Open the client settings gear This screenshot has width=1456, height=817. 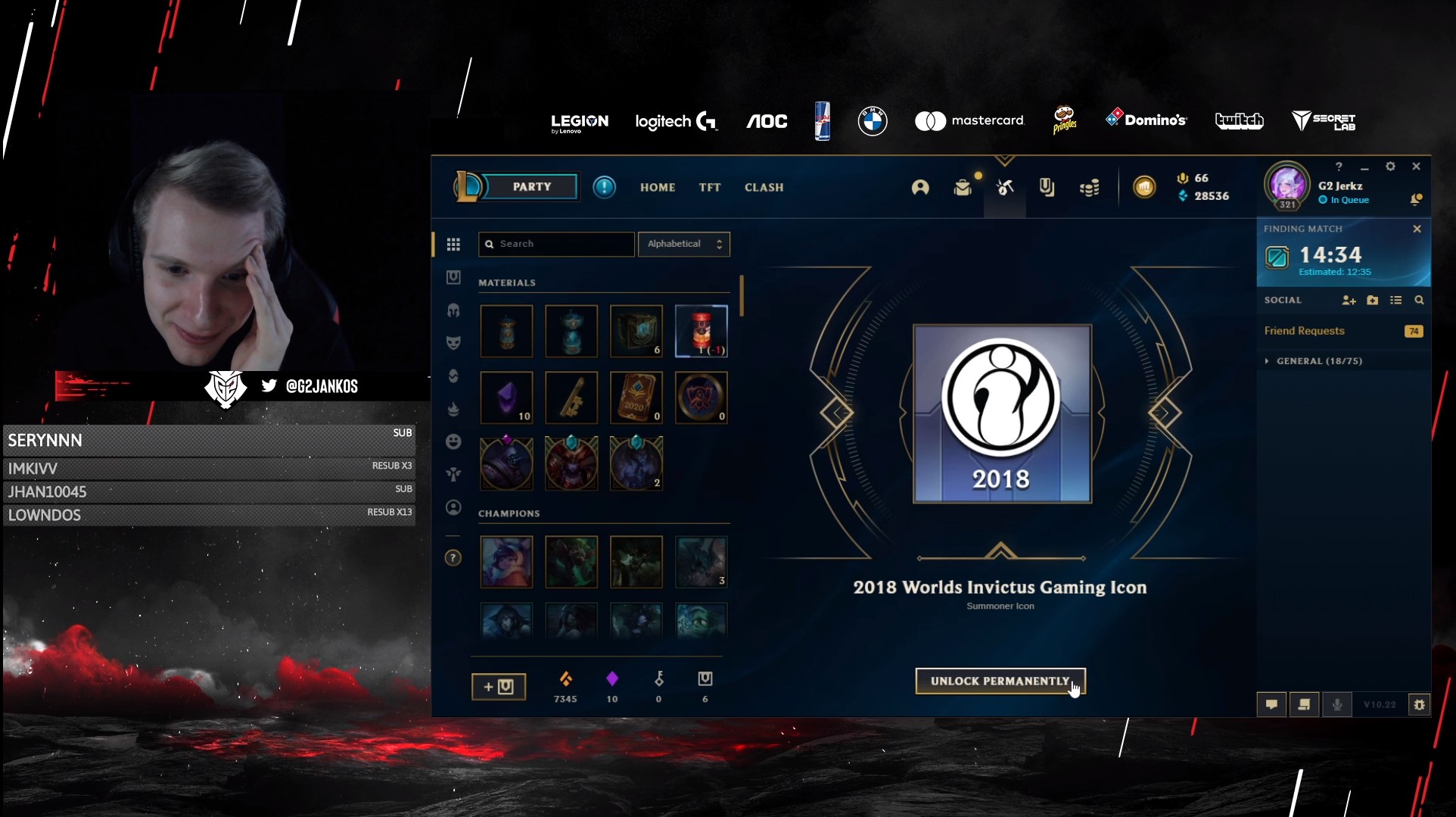[1391, 167]
